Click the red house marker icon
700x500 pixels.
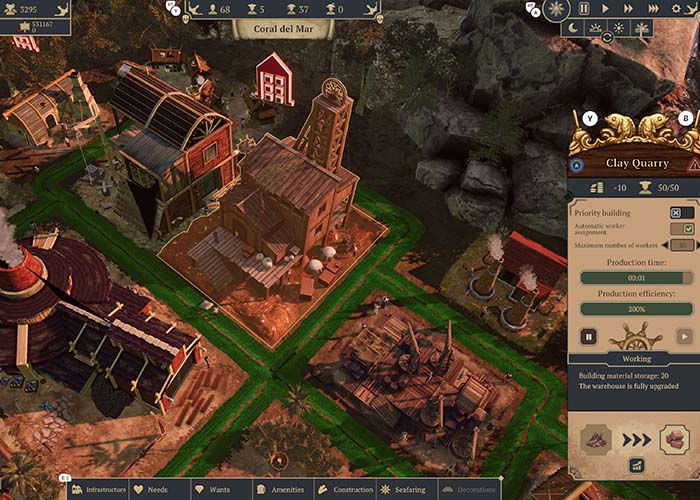[x=274, y=78]
